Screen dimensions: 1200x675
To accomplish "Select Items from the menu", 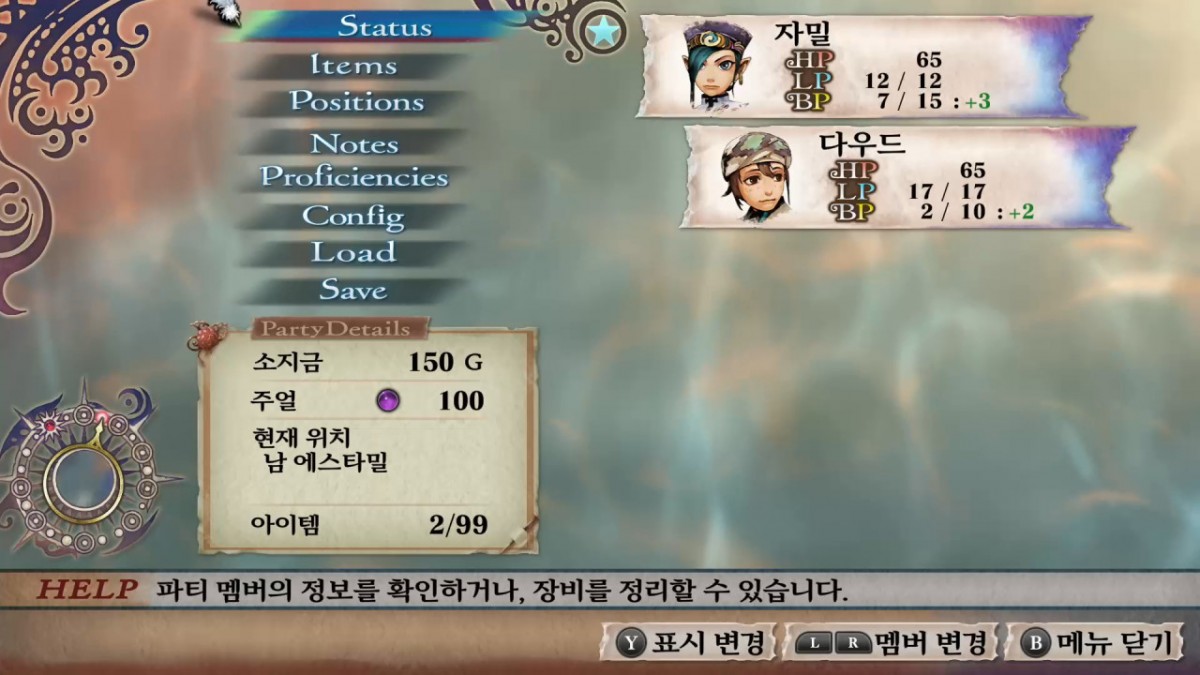I will [x=353, y=66].
